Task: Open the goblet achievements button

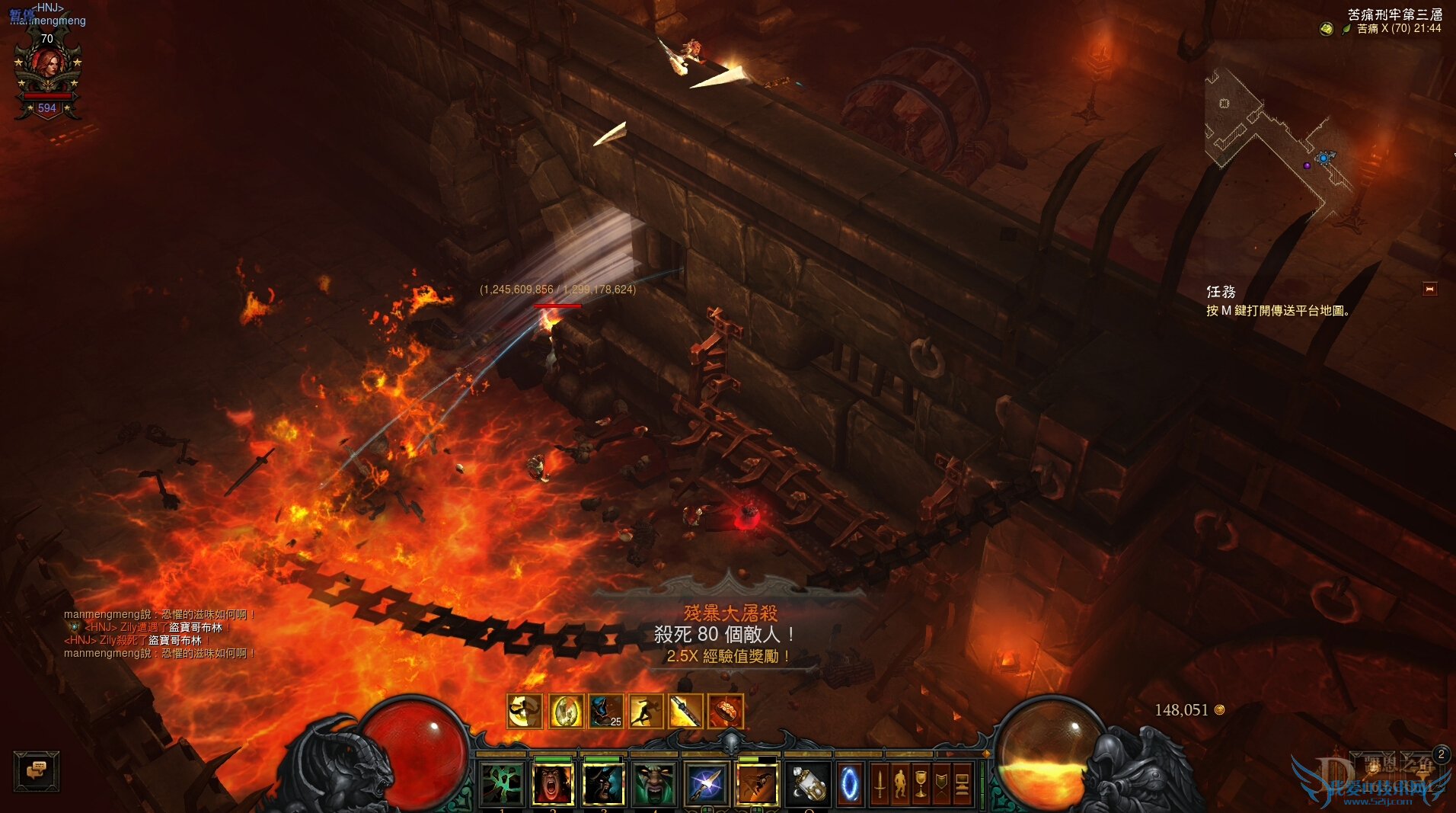Action: point(921,783)
